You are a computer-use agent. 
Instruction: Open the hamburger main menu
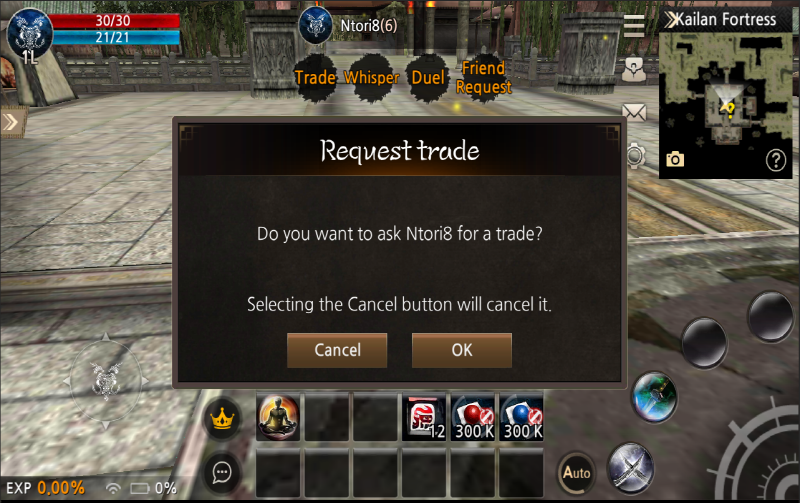point(634,25)
